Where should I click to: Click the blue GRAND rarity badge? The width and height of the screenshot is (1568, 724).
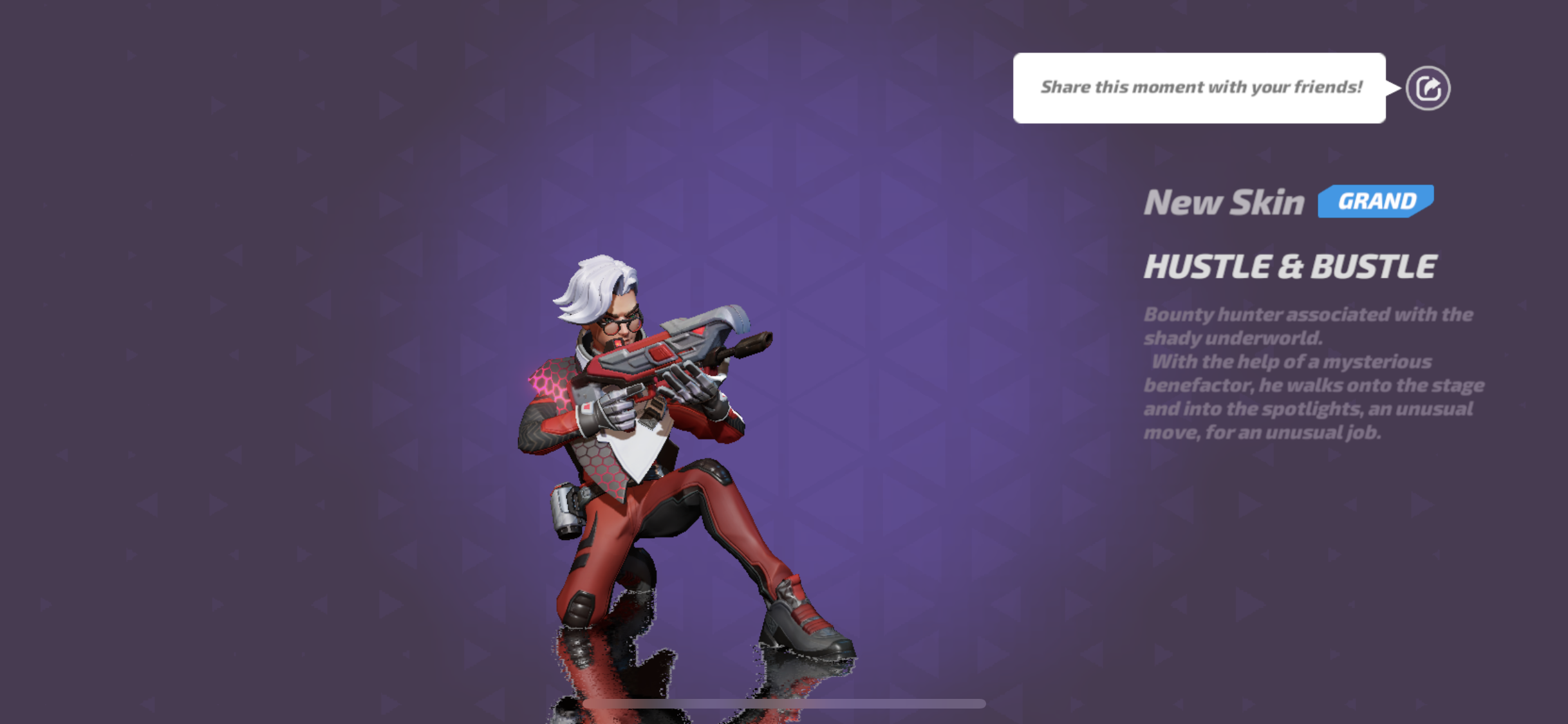pyautogui.click(x=1375, y=202)
